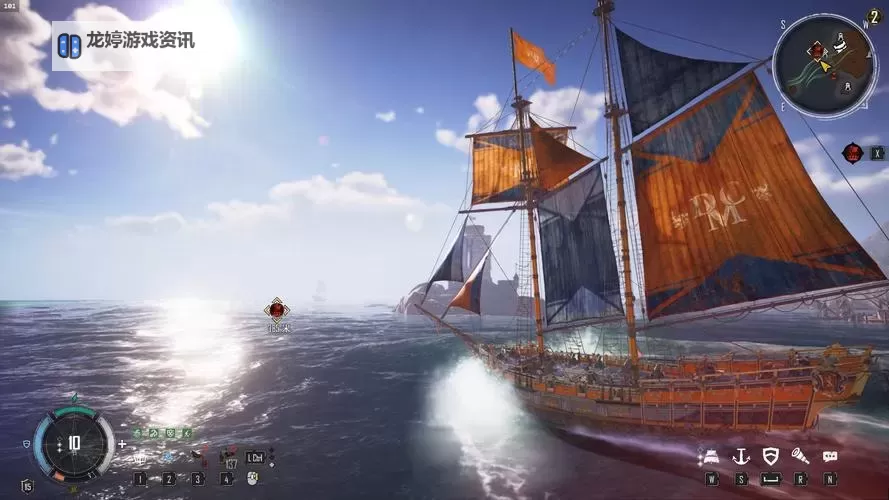The image size is (889, 500).
Task: Click the red diamond marker on the minimap
Action: click(817, 49)
